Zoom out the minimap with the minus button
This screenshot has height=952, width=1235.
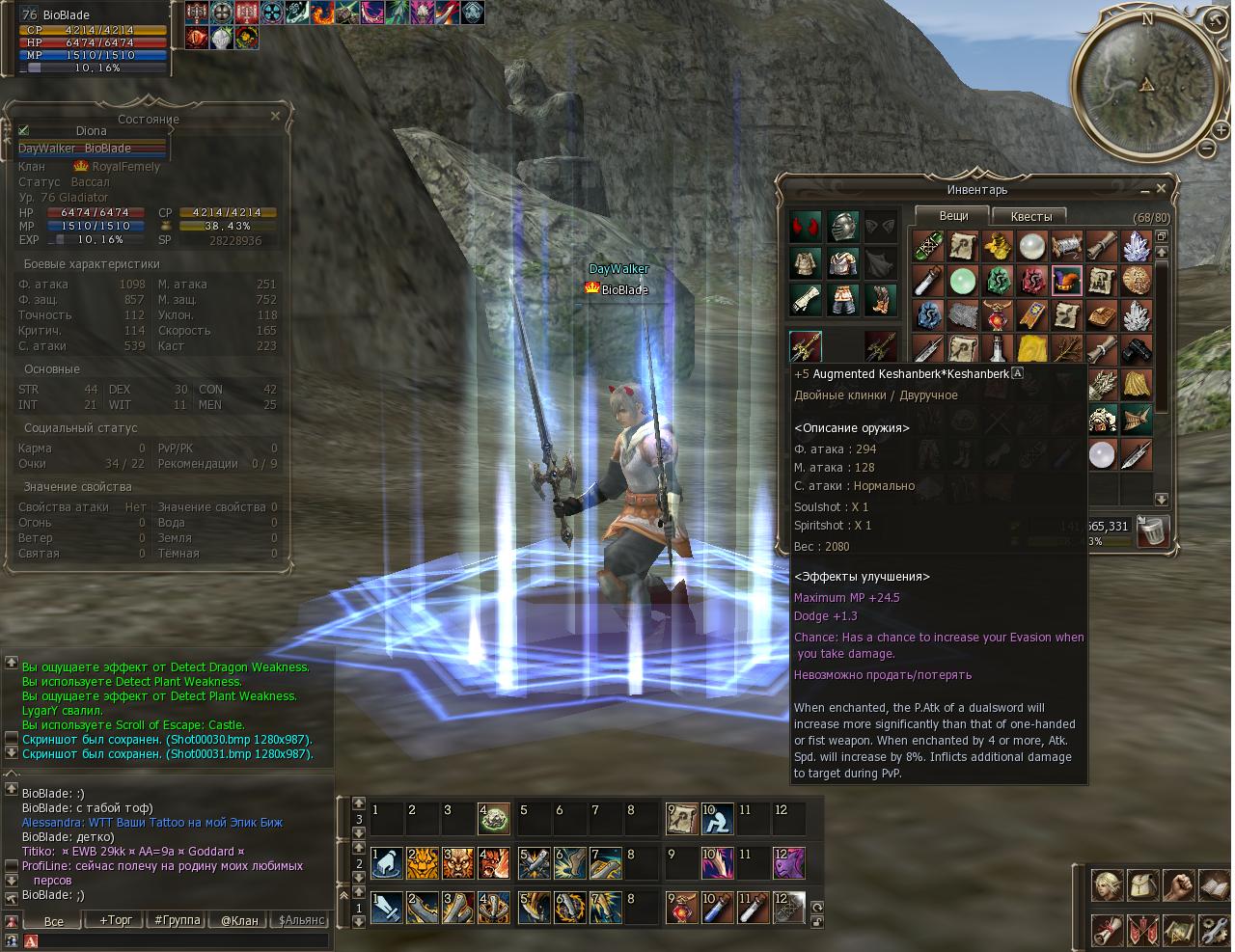pos(1206,148)
